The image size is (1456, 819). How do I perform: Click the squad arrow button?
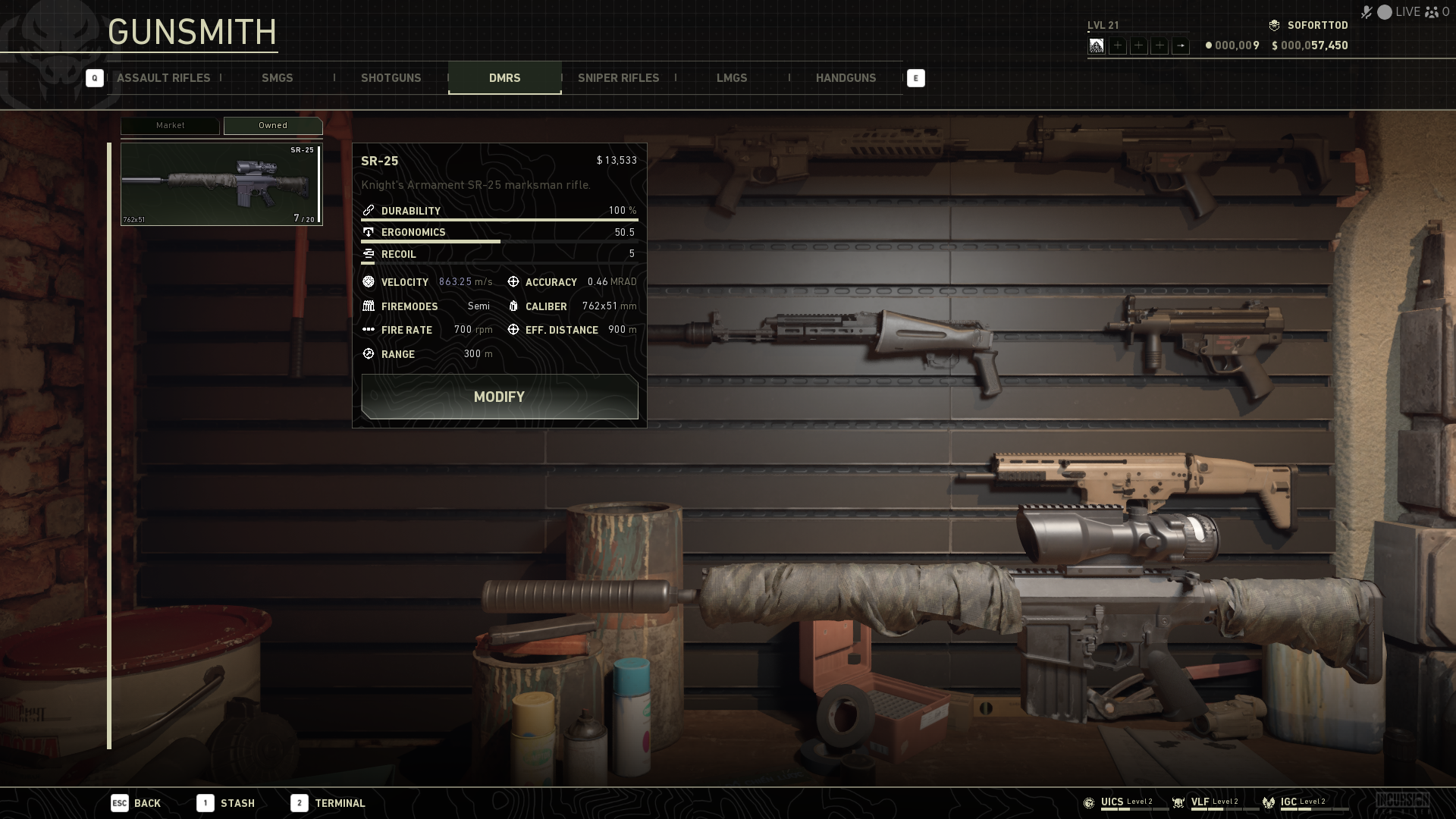pyautogui.click(x=1181, y=46)
